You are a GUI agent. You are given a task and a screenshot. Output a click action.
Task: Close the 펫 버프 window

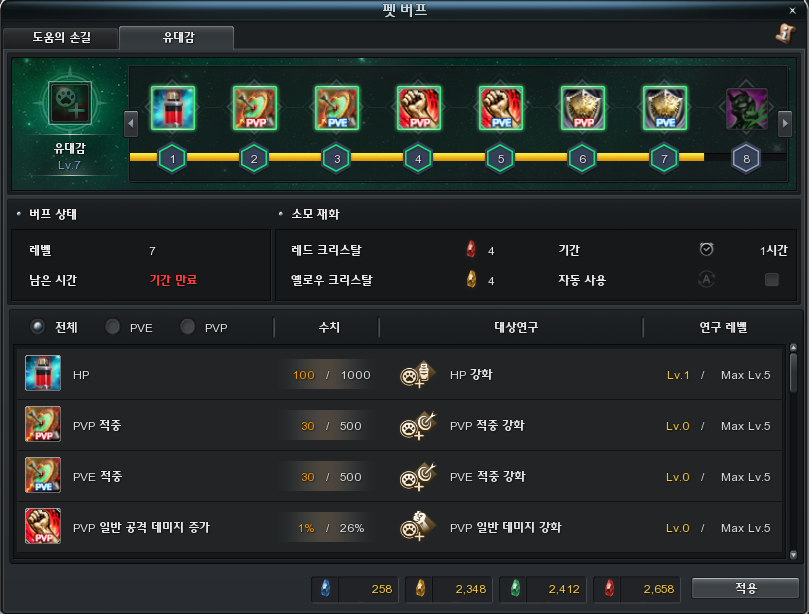point(792,10)
